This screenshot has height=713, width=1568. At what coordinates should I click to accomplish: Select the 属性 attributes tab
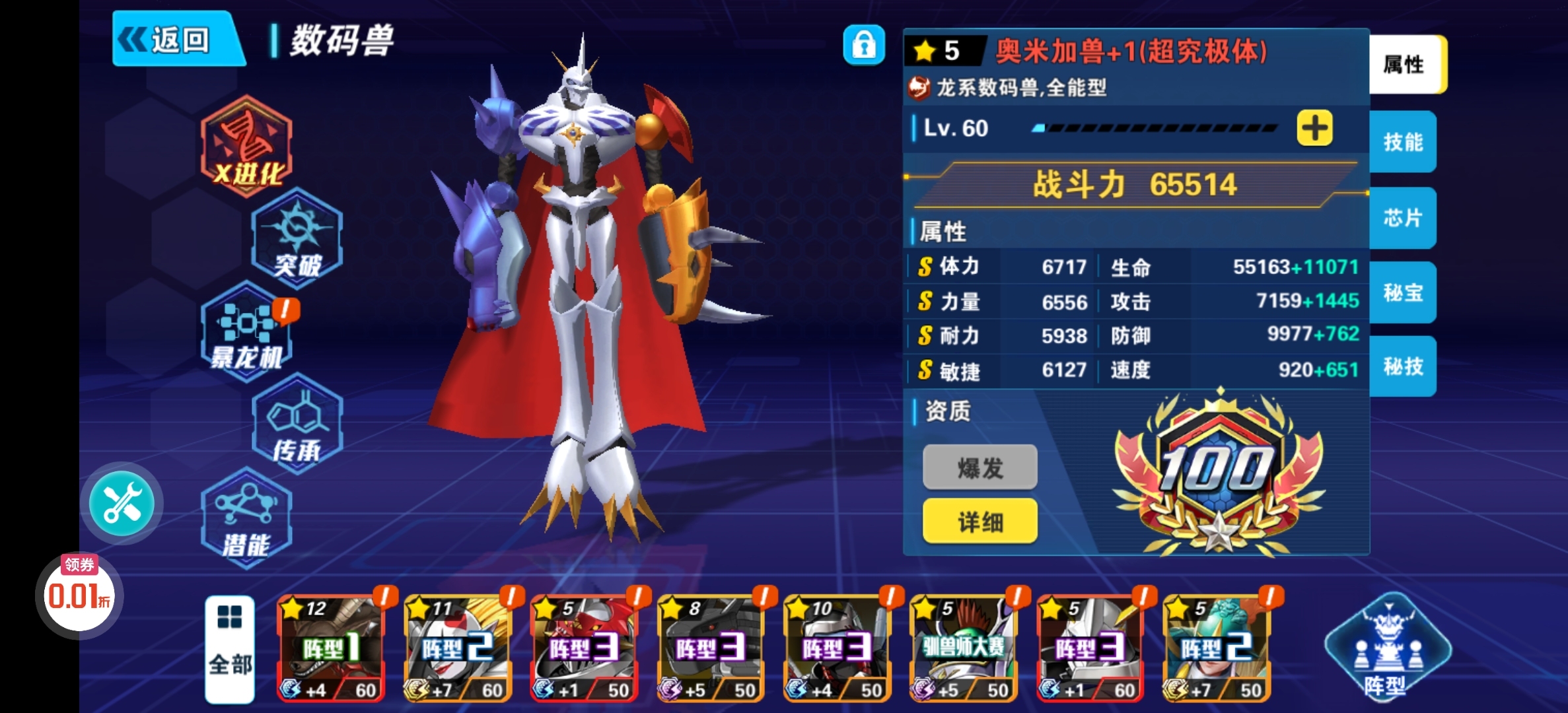point(1406,65)
